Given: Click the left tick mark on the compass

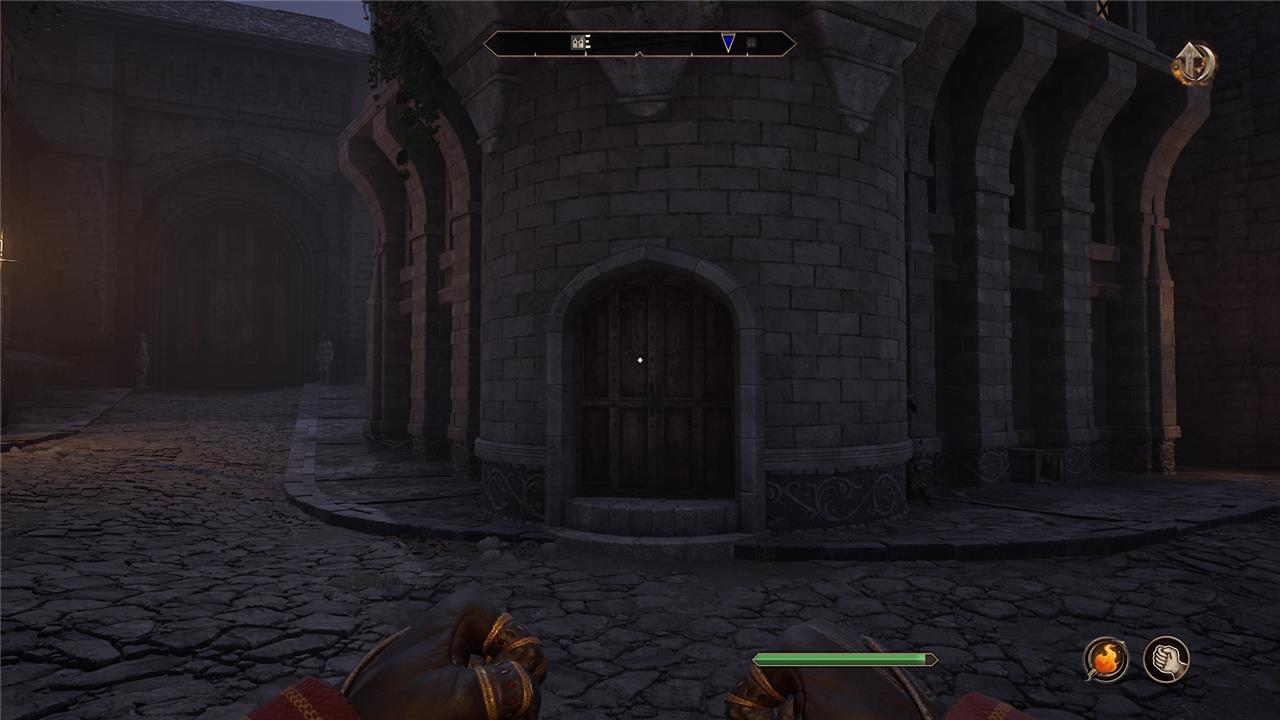Looking at the screenshot, I should tap(536, 53).
